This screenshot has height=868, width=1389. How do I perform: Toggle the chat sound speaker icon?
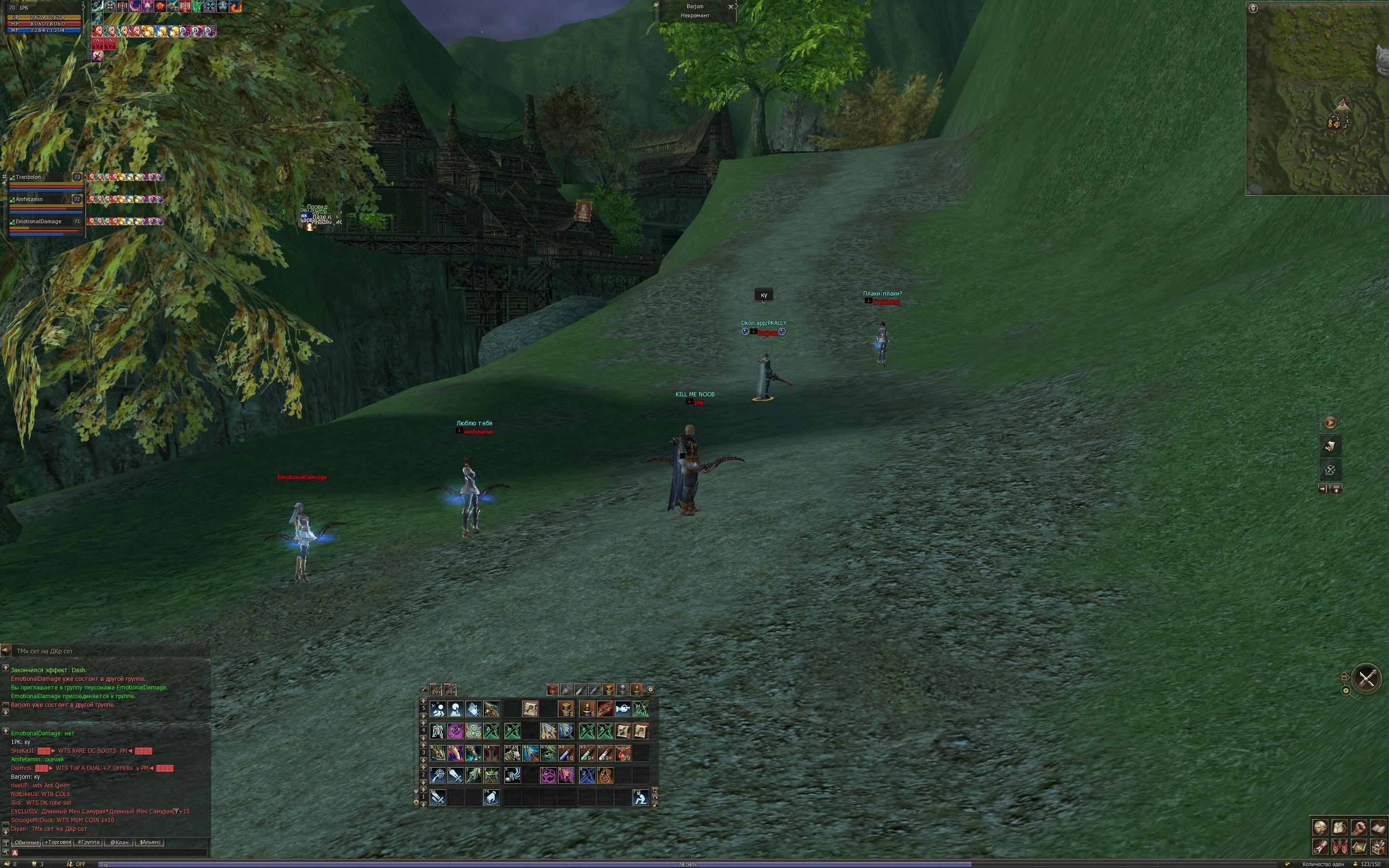(6, 651)
